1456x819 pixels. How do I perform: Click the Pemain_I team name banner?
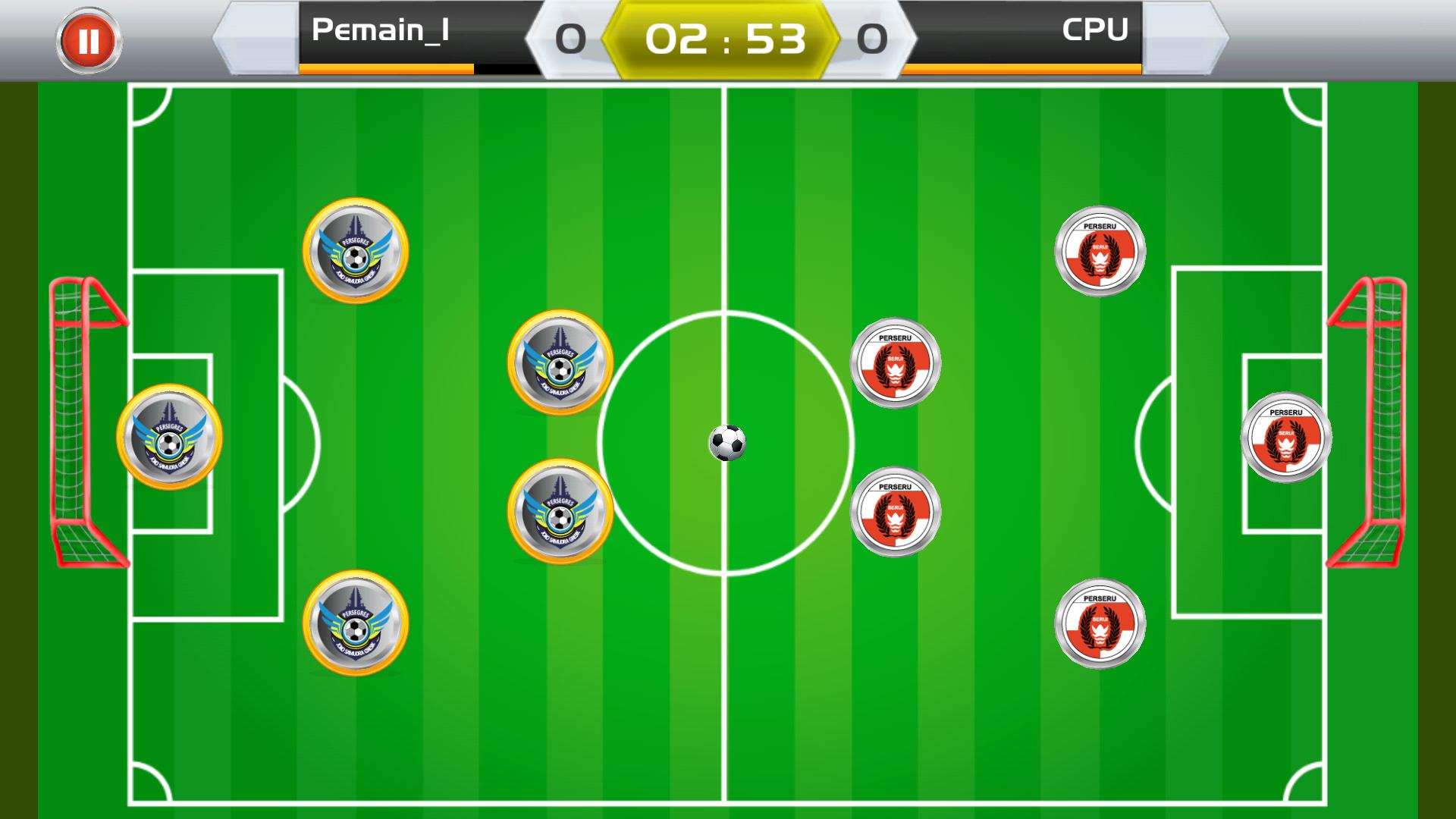click(x=379, y=30)
